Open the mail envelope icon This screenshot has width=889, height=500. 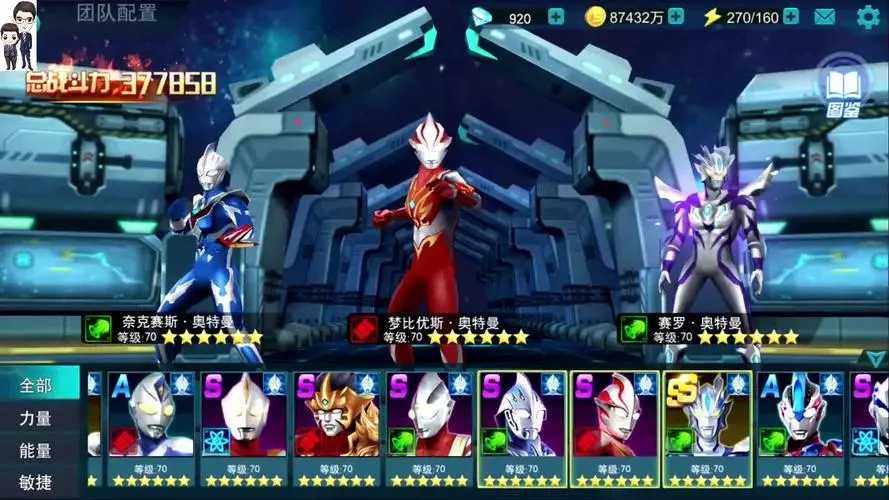click(825, 17)
